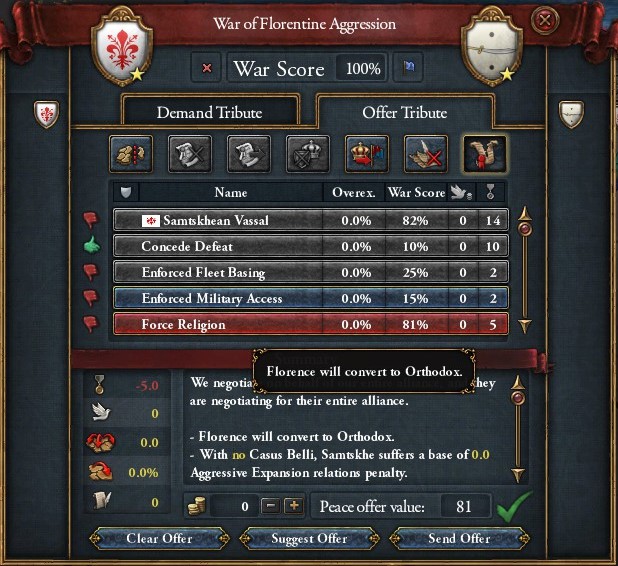Screen dimensions: 618x566
Task: Clear Offer to reset the peace terms
Action: (x=159, y=539)
